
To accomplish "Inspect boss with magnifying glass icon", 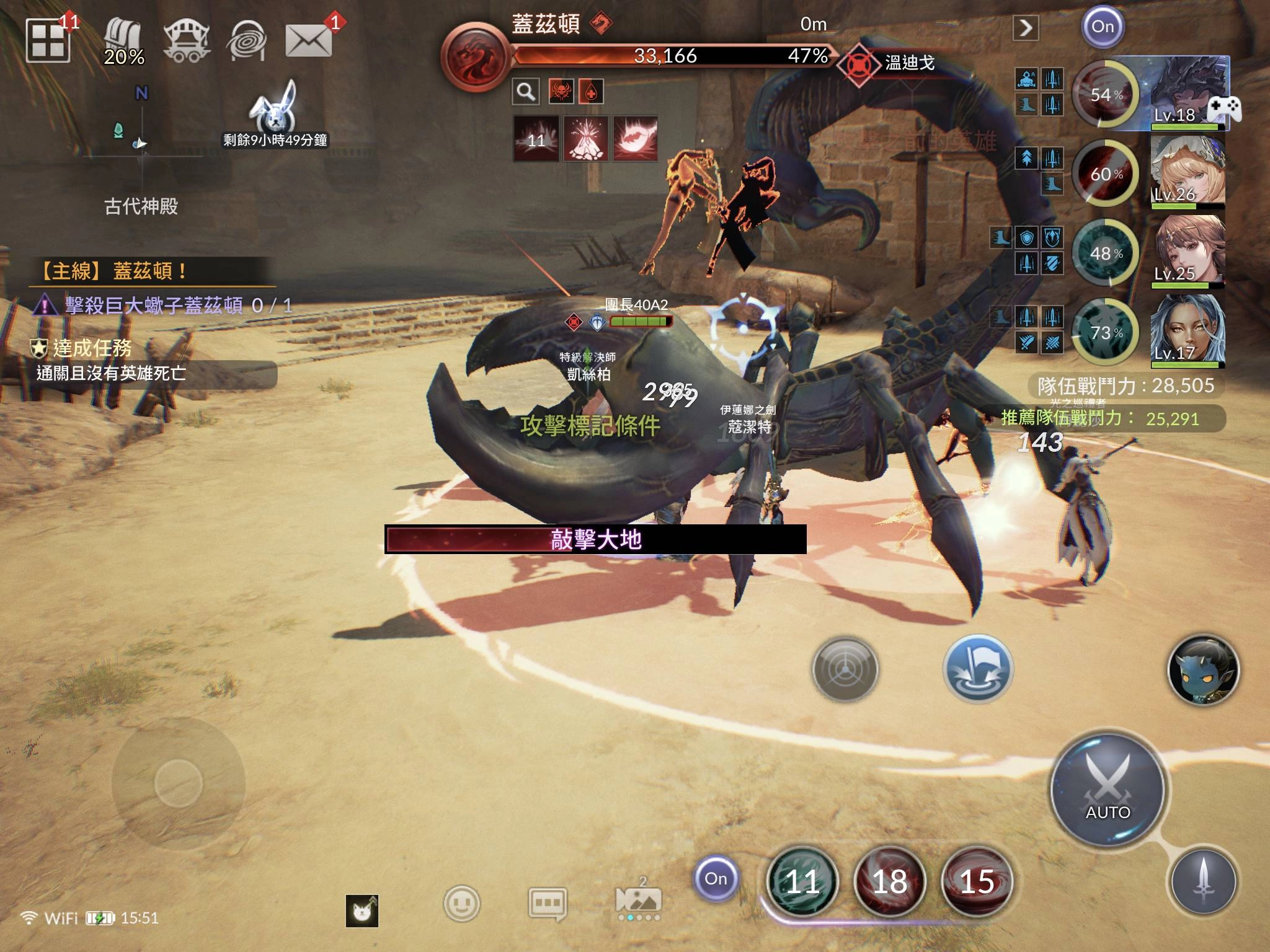I will (x=526, y=92).
